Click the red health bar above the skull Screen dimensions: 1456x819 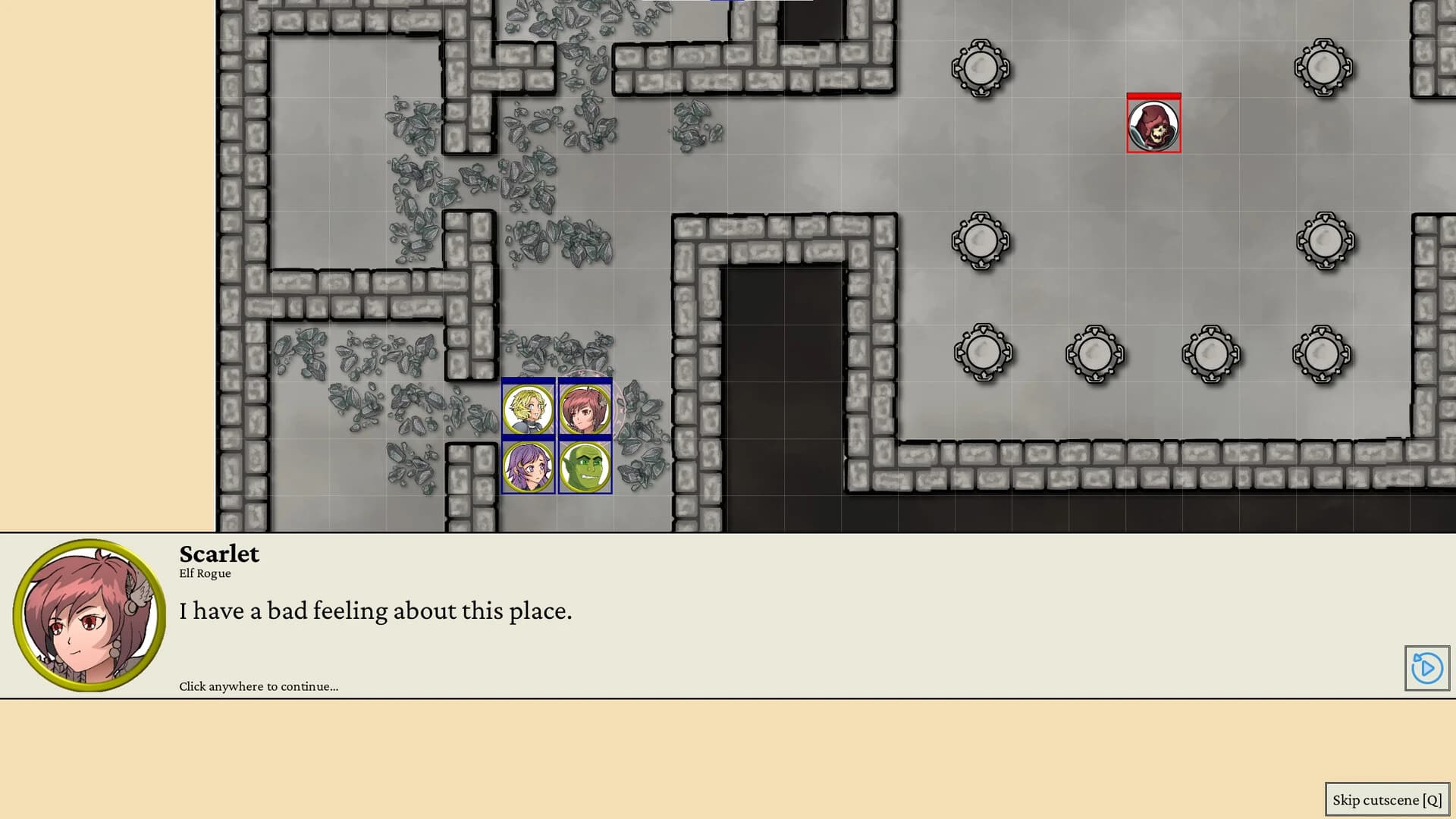pos(1153,96)
